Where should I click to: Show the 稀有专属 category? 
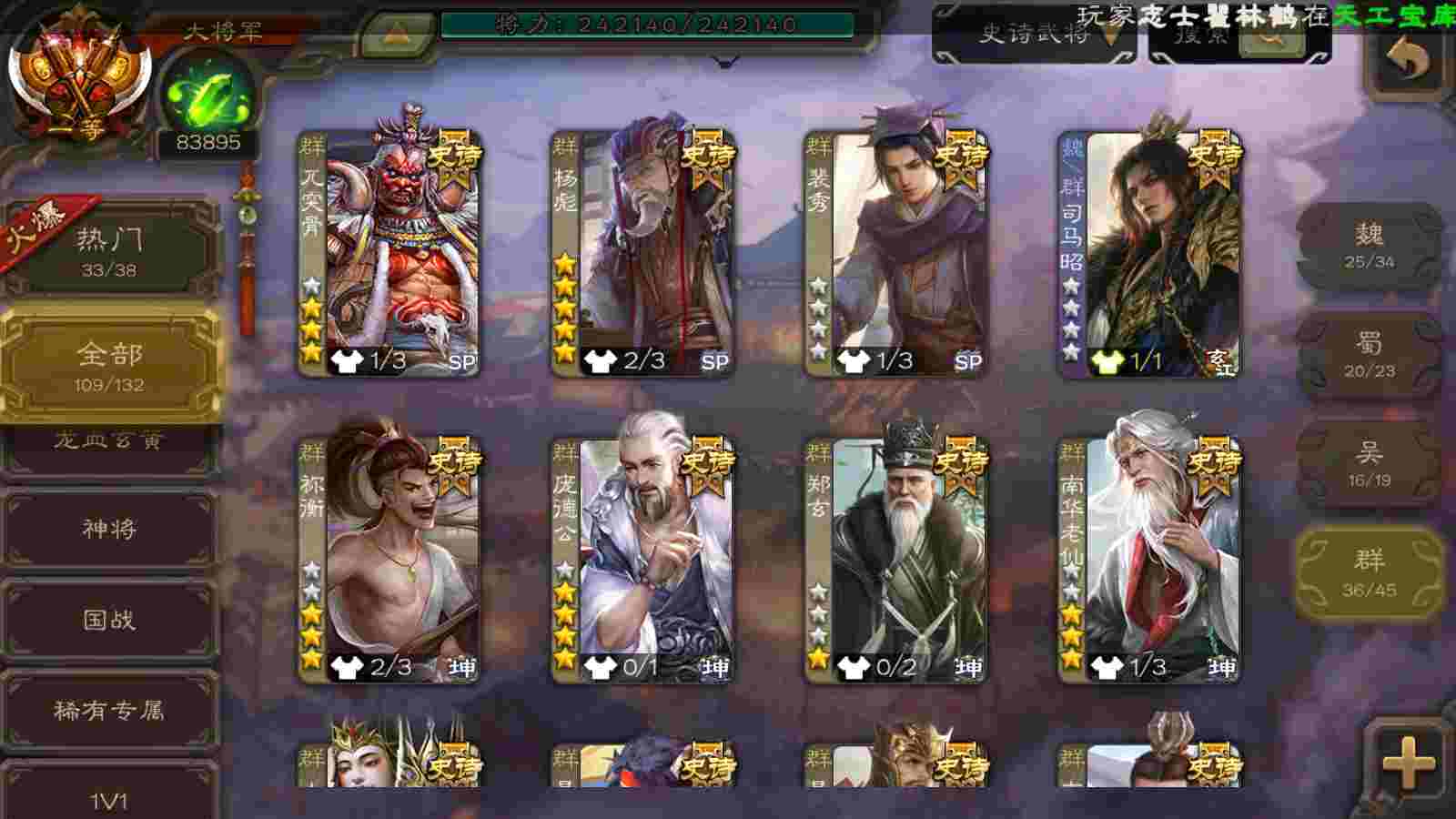[x=109, y=710]
